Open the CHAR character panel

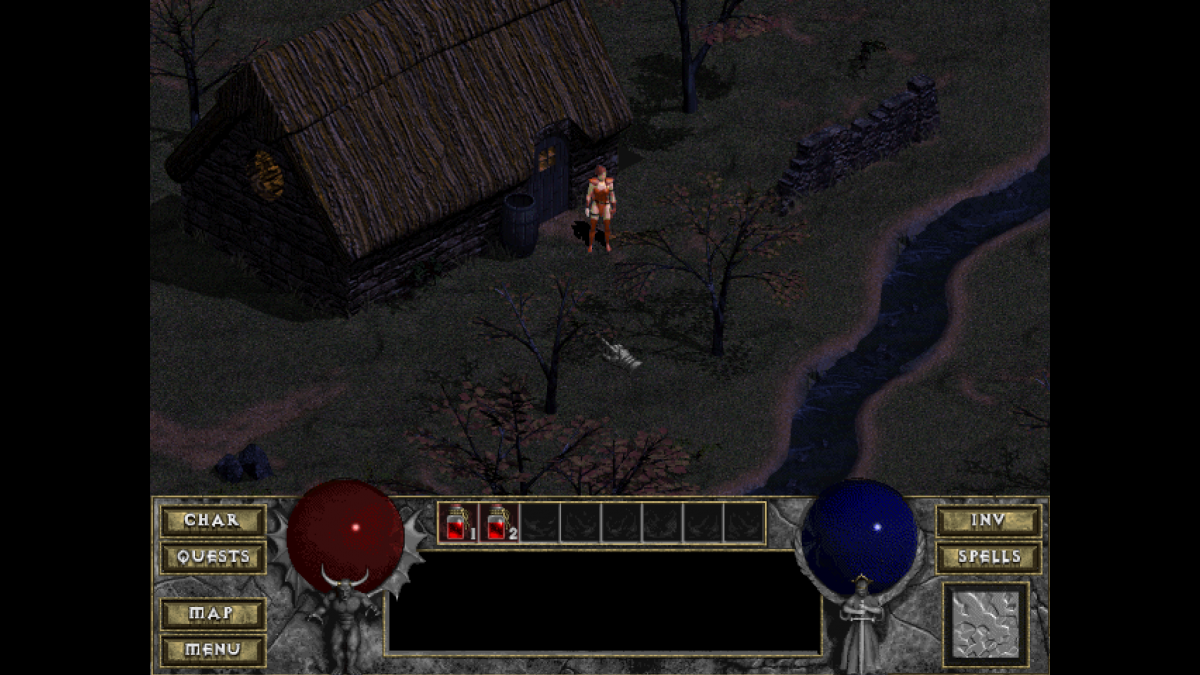(x=212, y=521)
